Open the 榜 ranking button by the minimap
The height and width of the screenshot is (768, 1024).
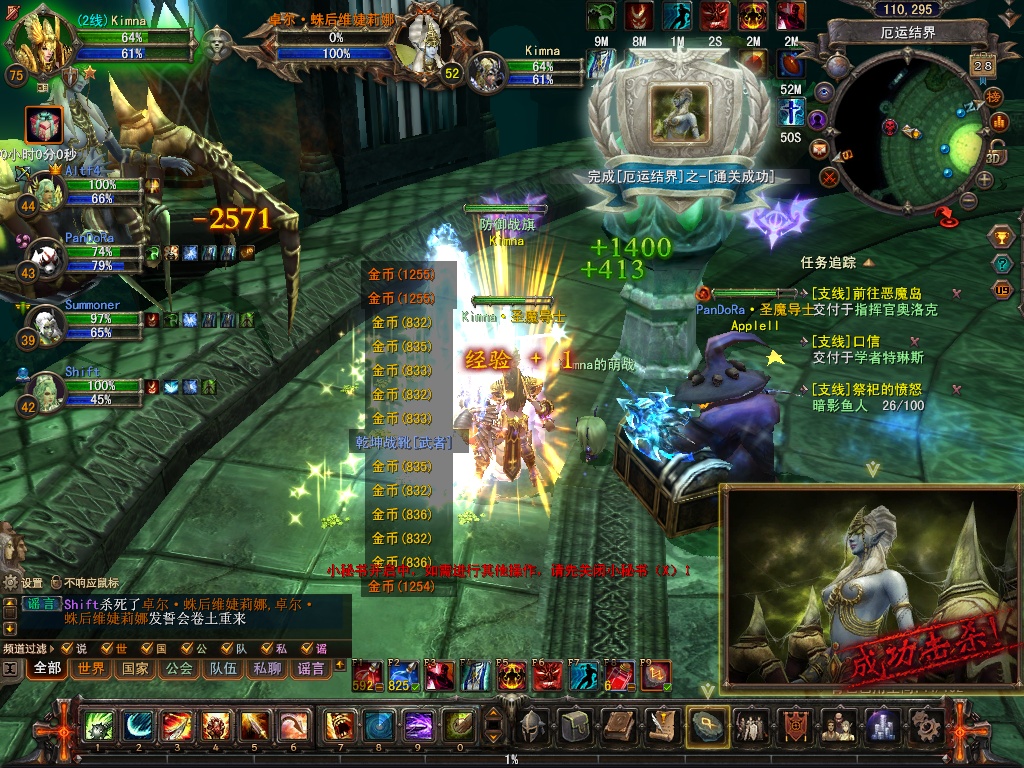[x=993, y=97]
